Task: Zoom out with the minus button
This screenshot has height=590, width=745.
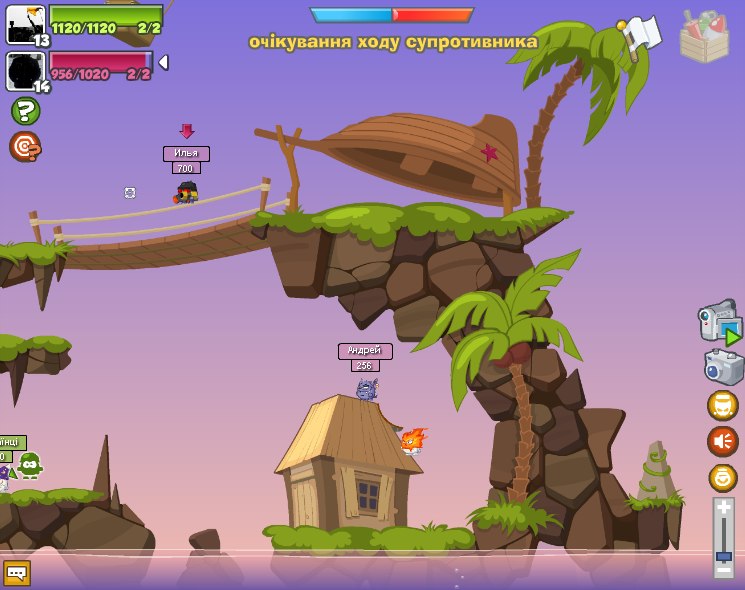Action: [724, 570]
